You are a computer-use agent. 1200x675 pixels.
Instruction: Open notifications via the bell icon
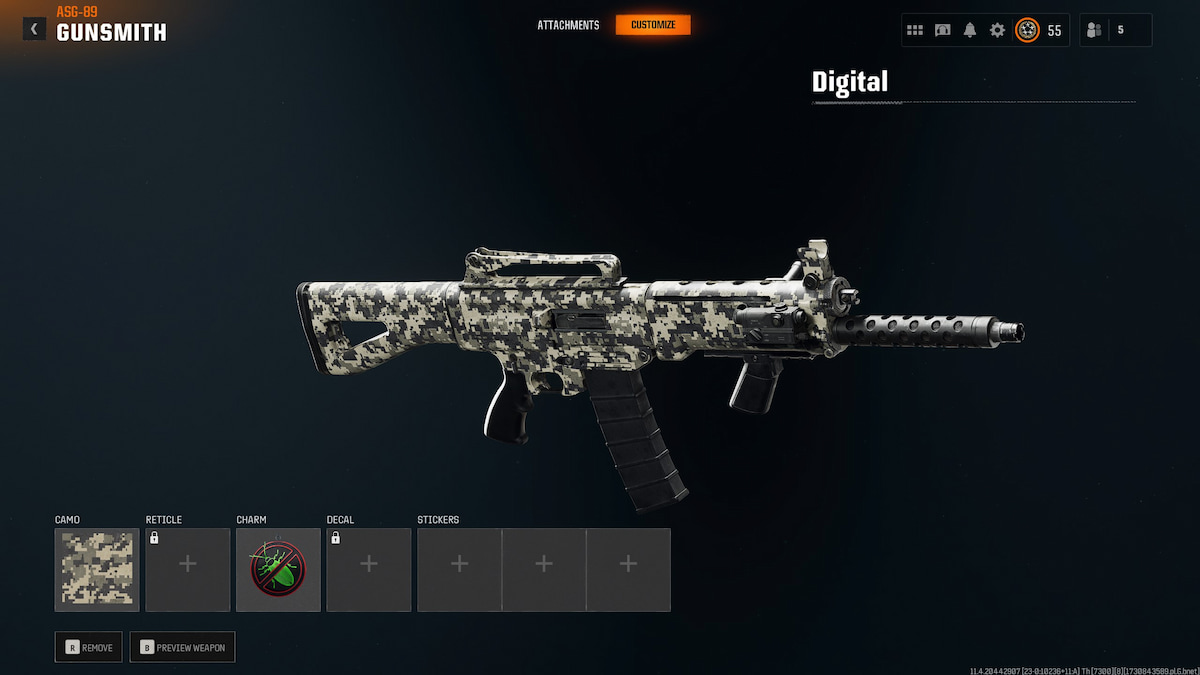click(x=970, y=30)
